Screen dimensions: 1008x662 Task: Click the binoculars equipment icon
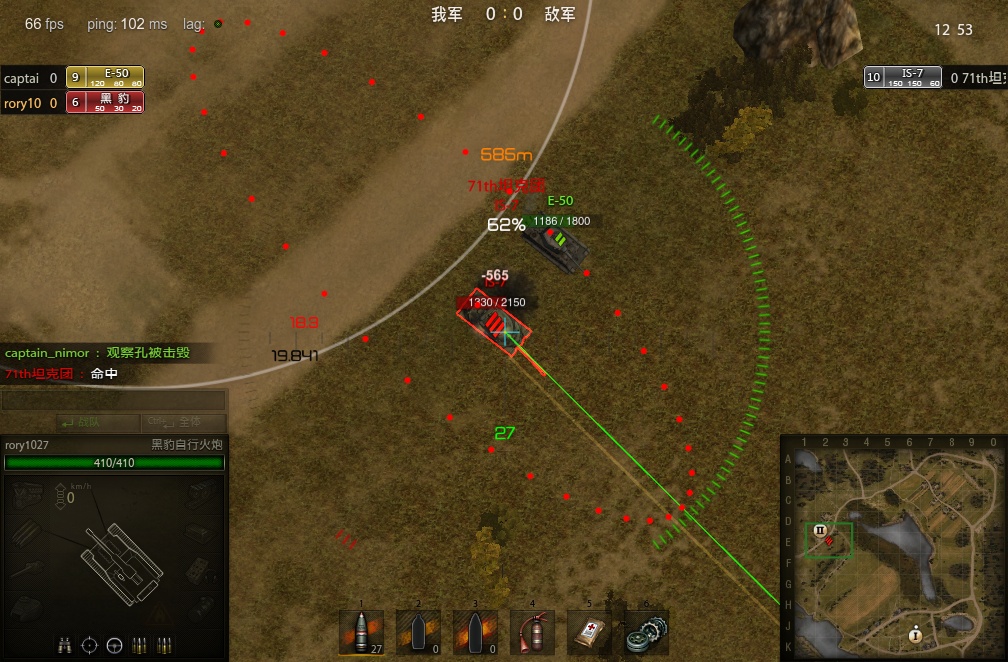pos(64,645)
